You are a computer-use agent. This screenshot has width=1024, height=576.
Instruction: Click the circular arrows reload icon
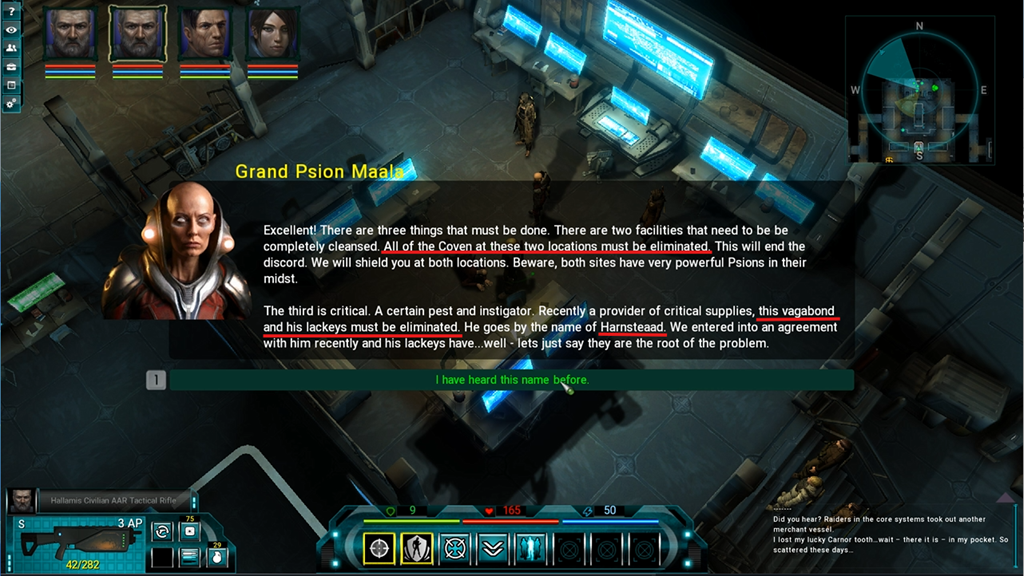tap(162, 532)
